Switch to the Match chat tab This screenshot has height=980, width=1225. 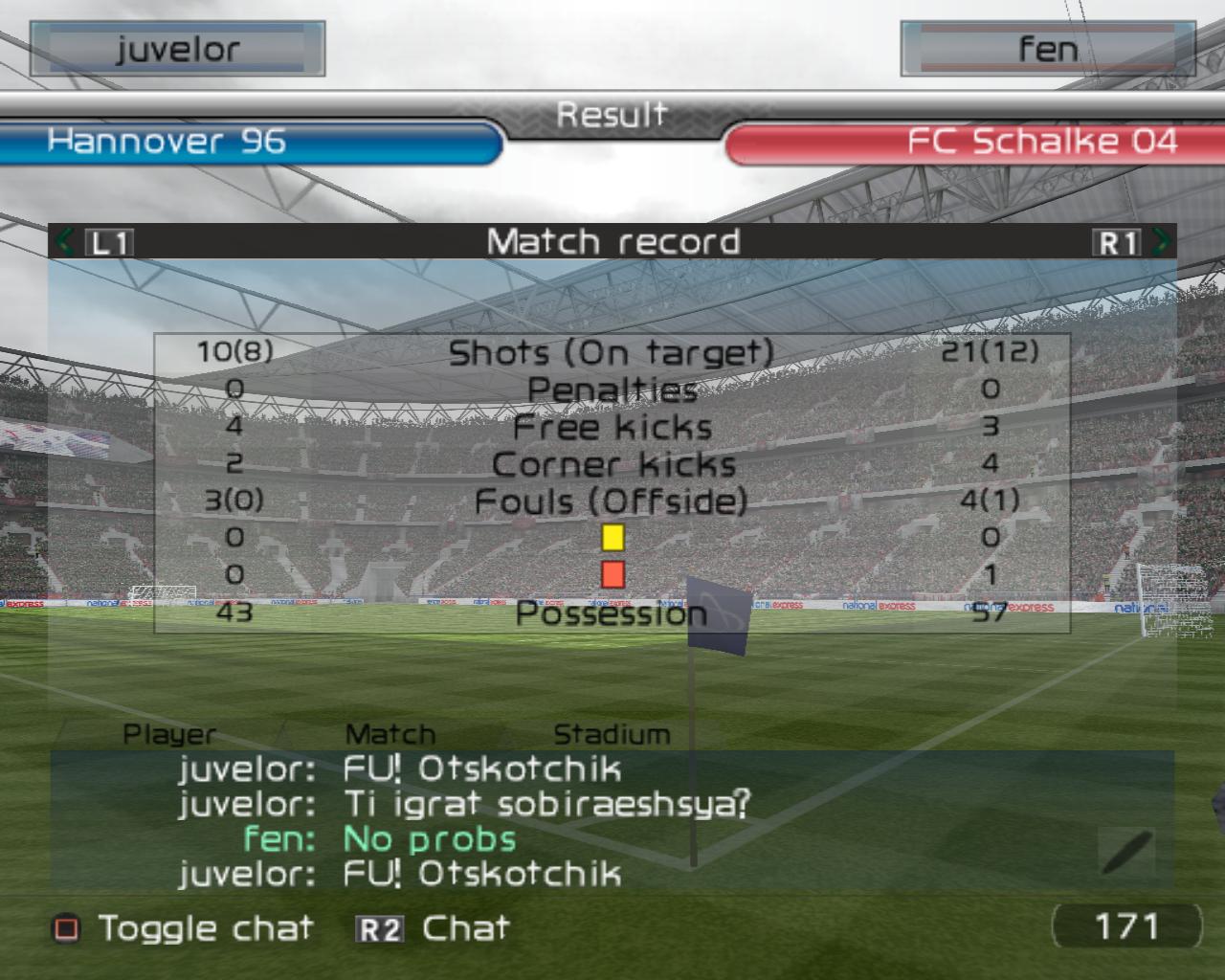coord(390,734)
